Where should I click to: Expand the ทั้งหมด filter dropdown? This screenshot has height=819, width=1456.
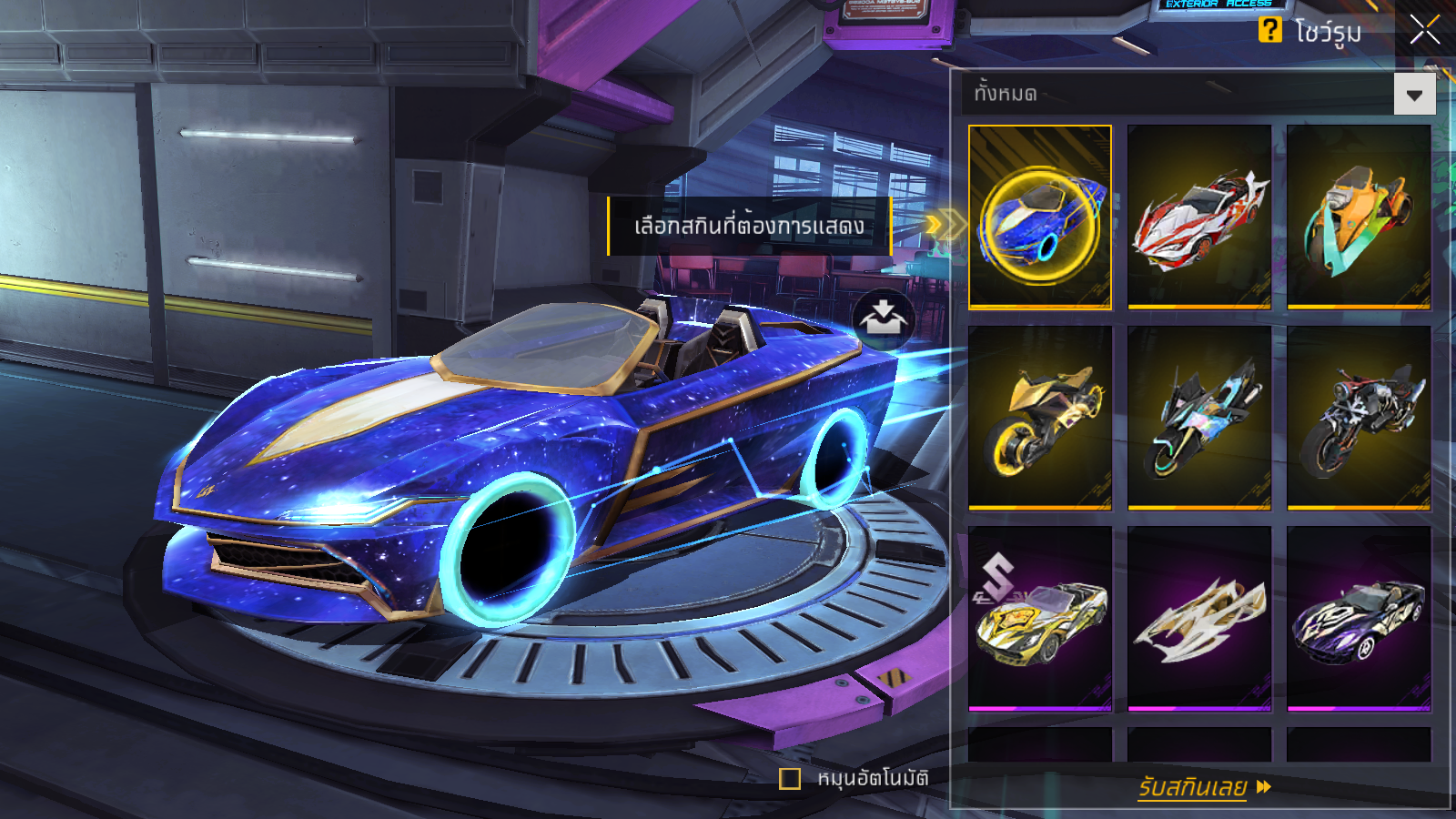point(1414,95)
